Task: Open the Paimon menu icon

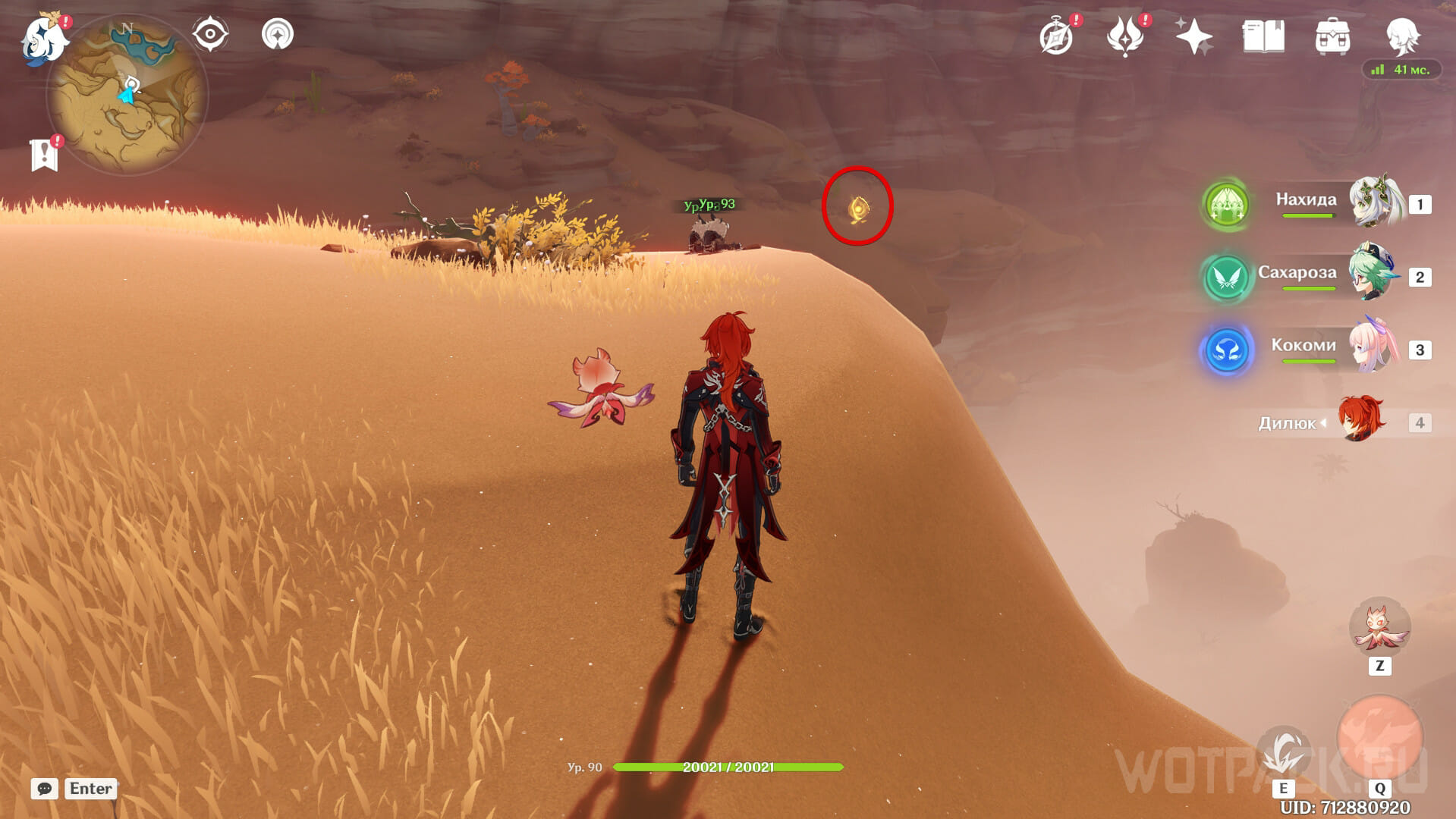Action: (x=43, y=38)
